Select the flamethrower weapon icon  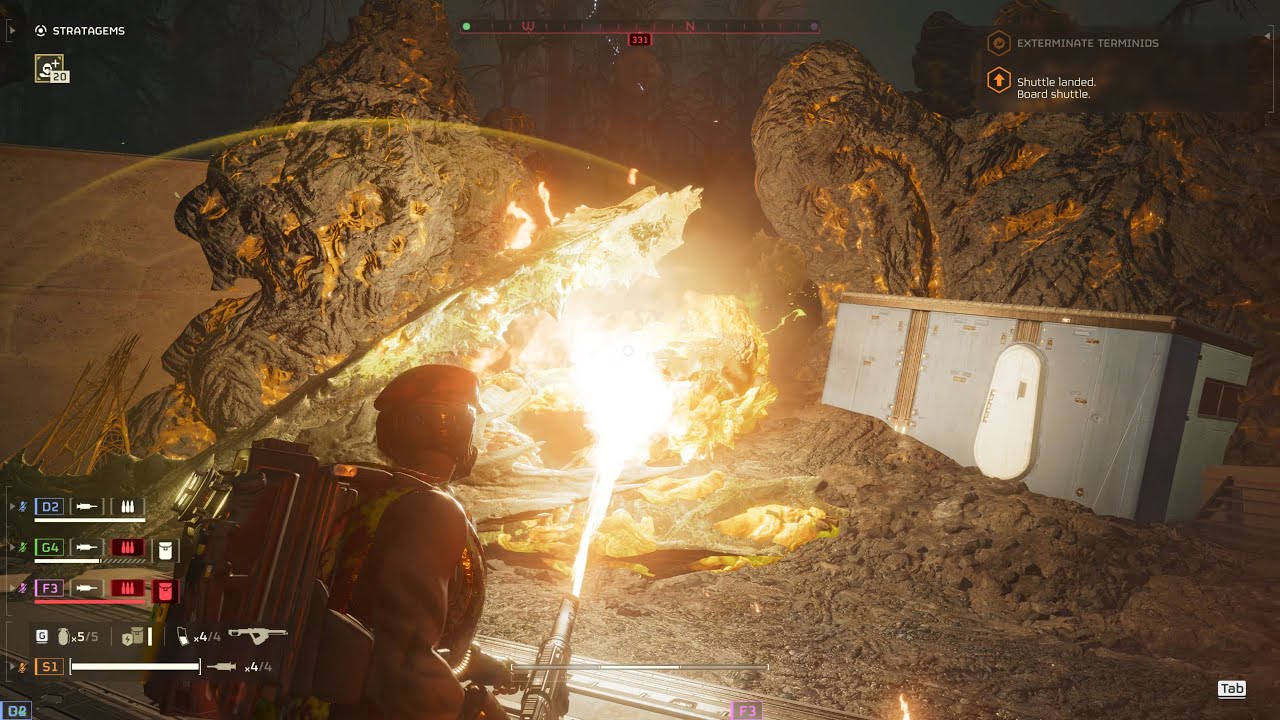(257, 635)
